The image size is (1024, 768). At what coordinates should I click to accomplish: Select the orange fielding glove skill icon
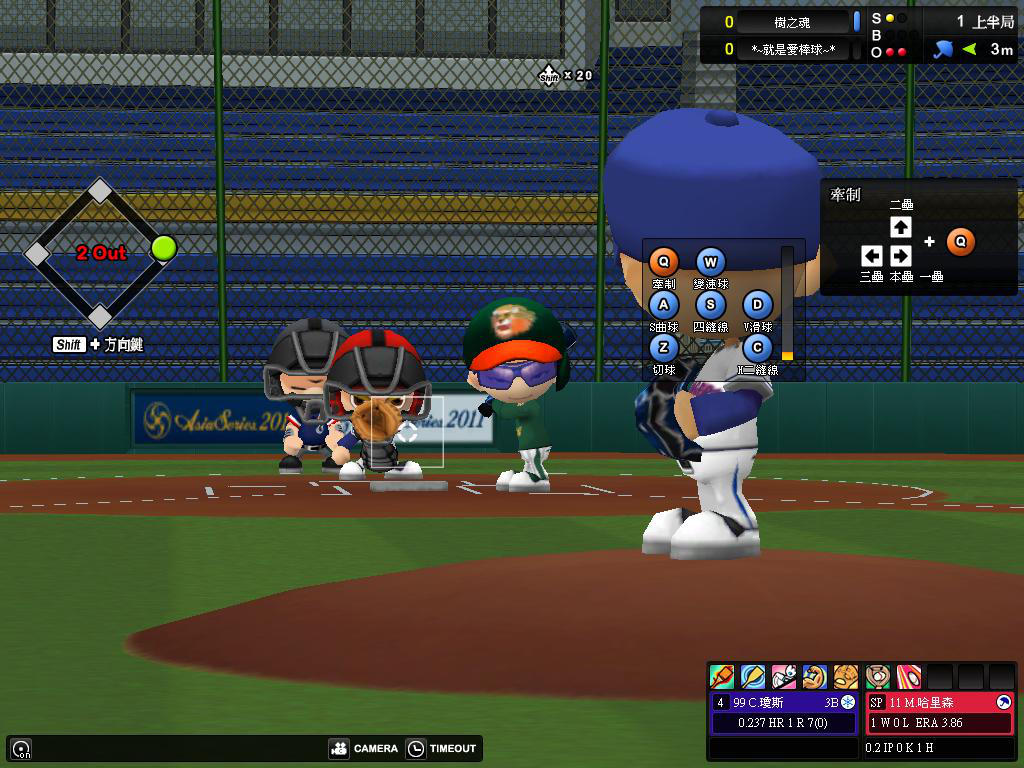click(x=846, y=677)
